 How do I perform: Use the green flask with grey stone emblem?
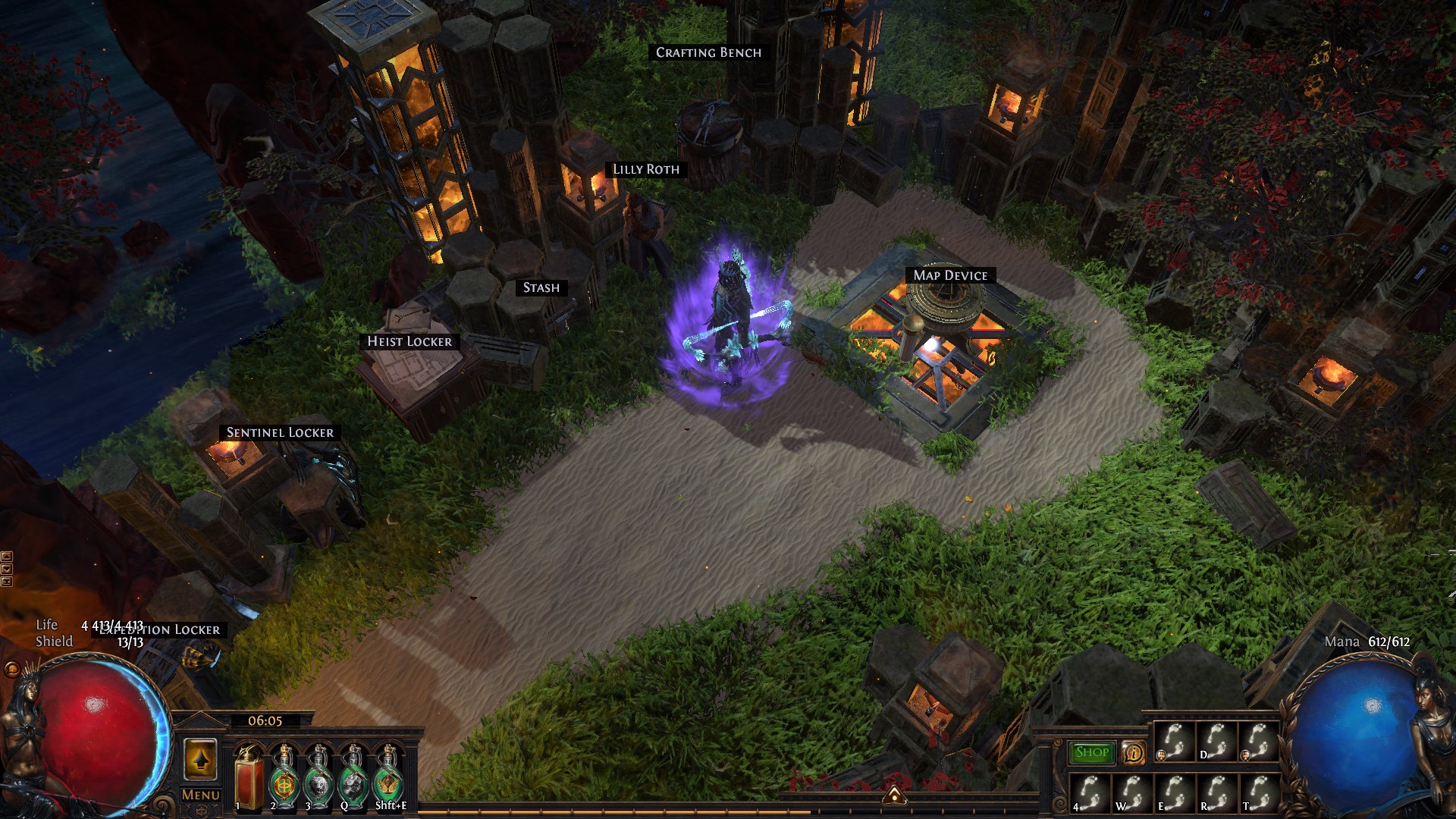pyautogui.click(x=353, y=779)
